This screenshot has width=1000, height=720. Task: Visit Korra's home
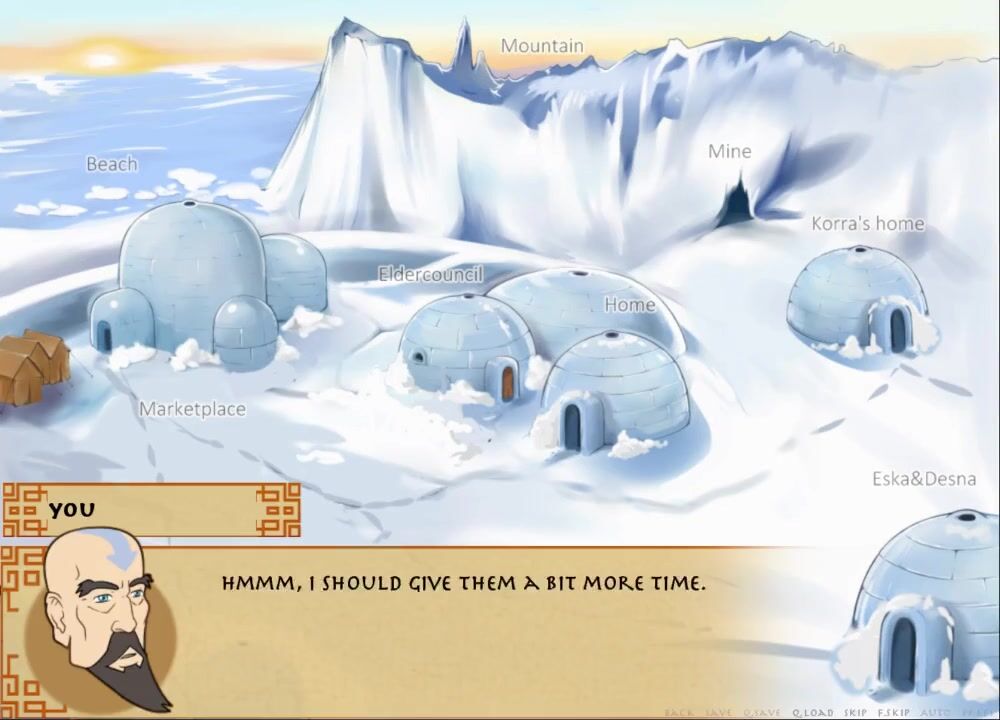point(867,224)
